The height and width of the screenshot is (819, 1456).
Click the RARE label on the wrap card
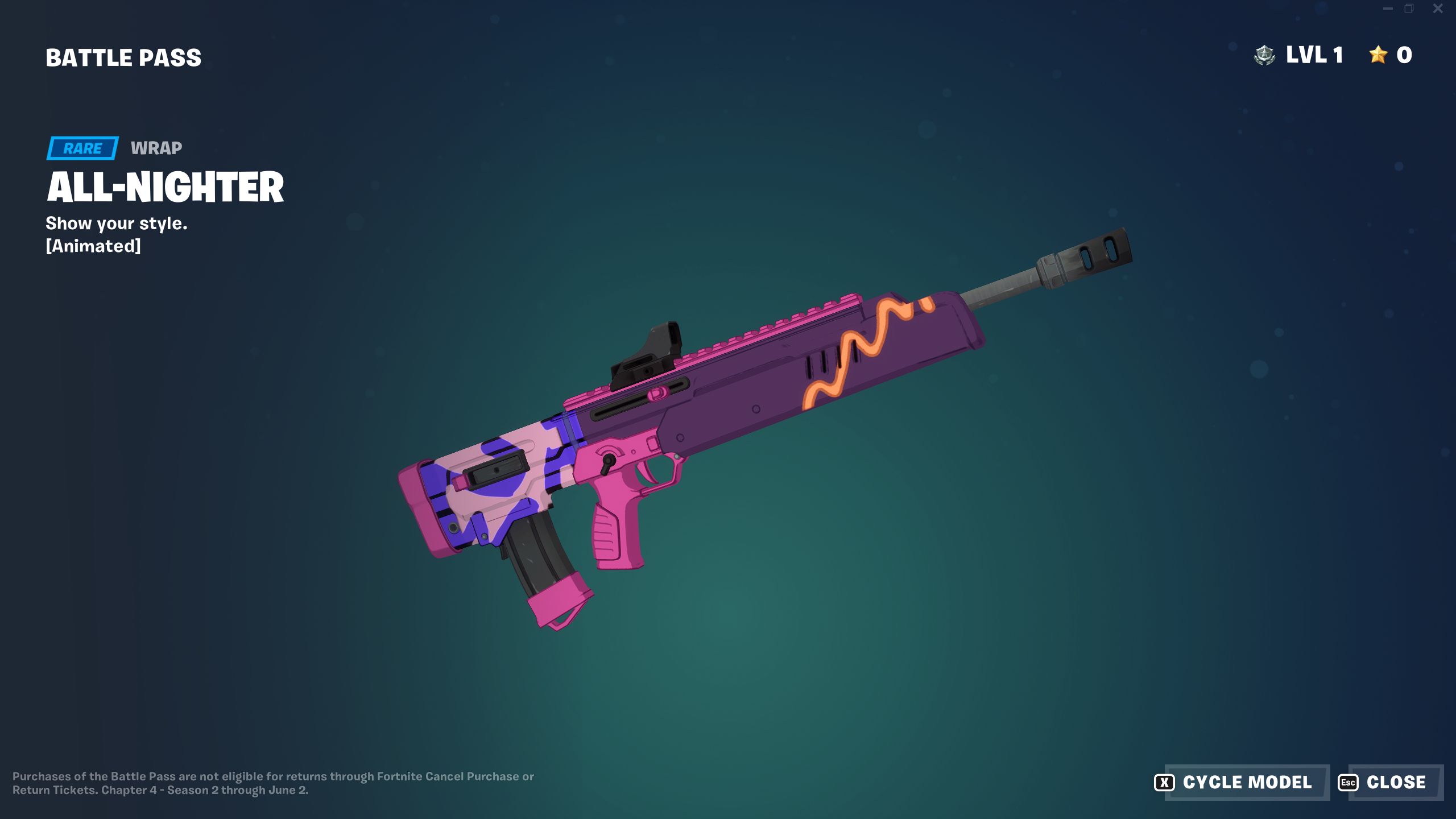click(82, 148)
